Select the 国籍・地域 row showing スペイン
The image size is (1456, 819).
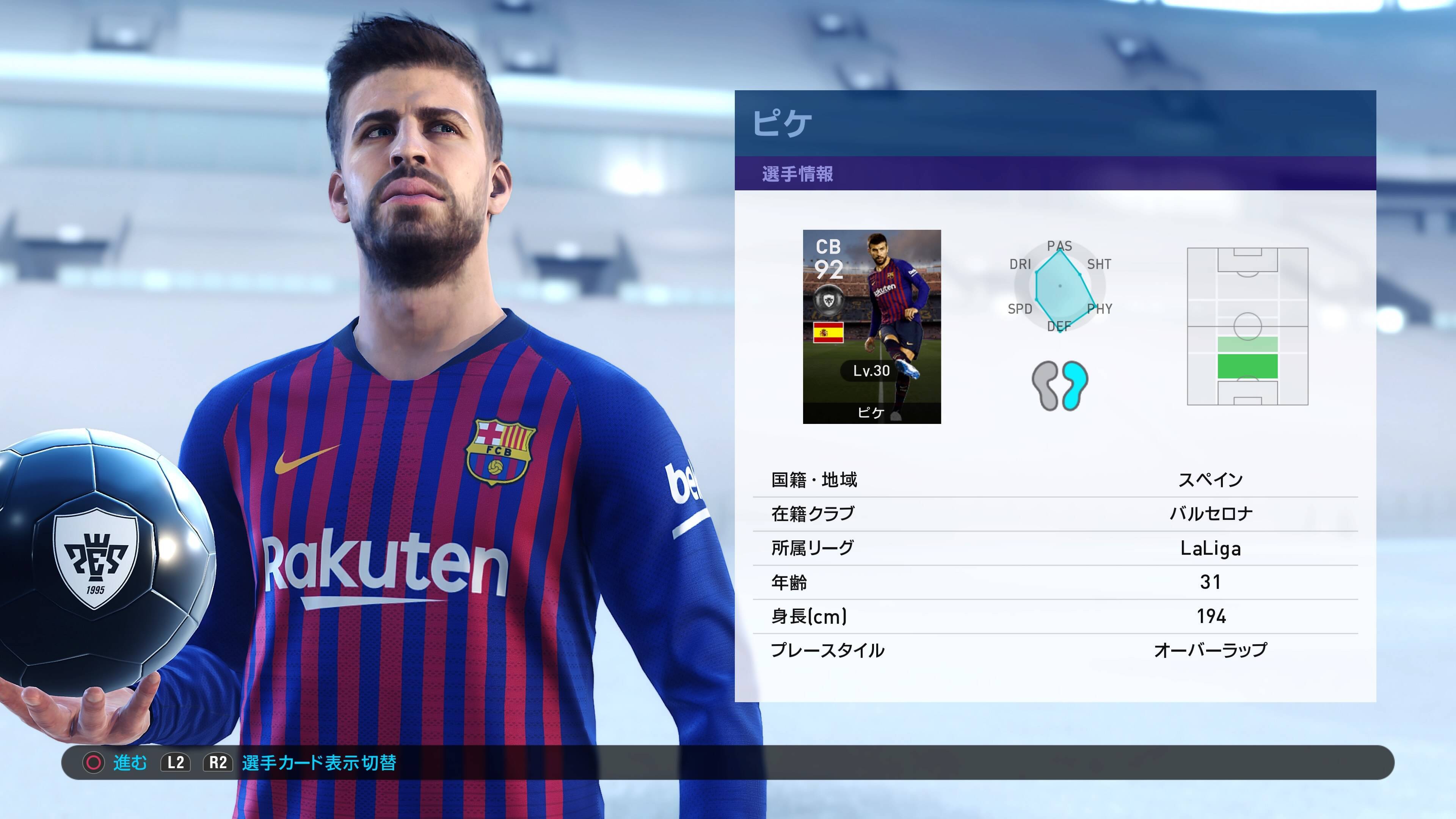1055,480
